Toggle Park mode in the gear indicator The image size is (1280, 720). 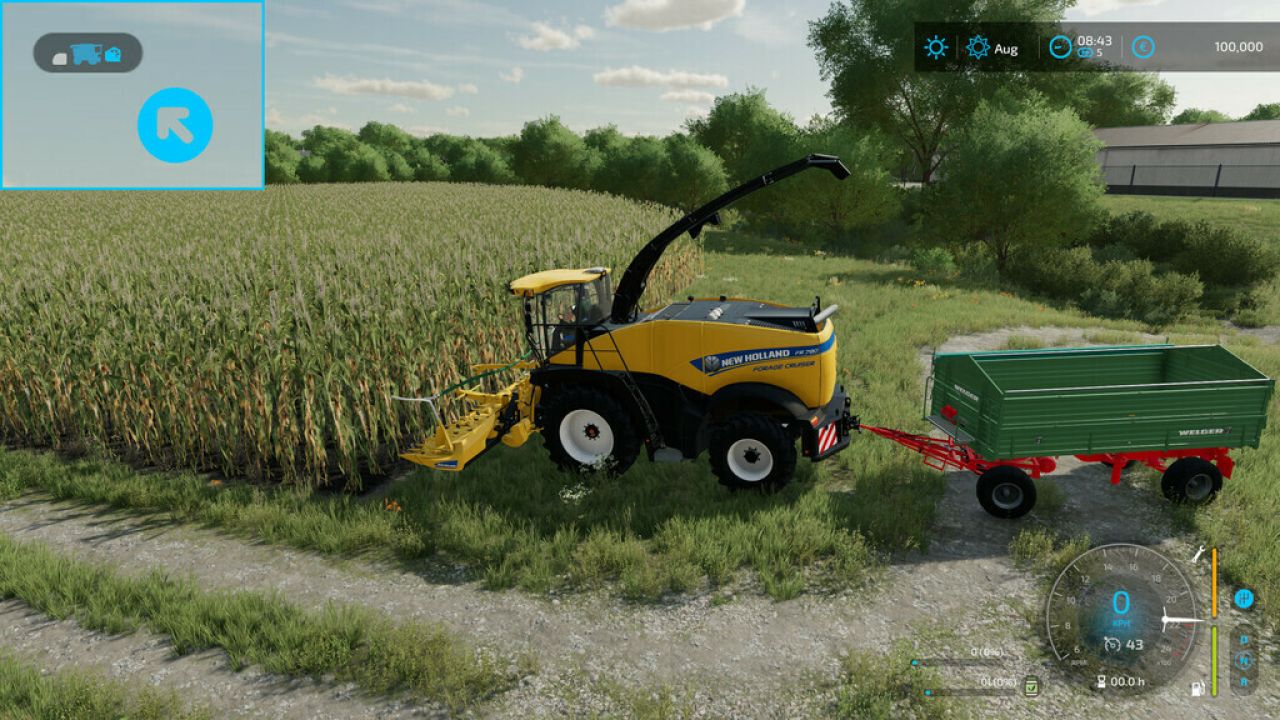(x=1244, y=639)
